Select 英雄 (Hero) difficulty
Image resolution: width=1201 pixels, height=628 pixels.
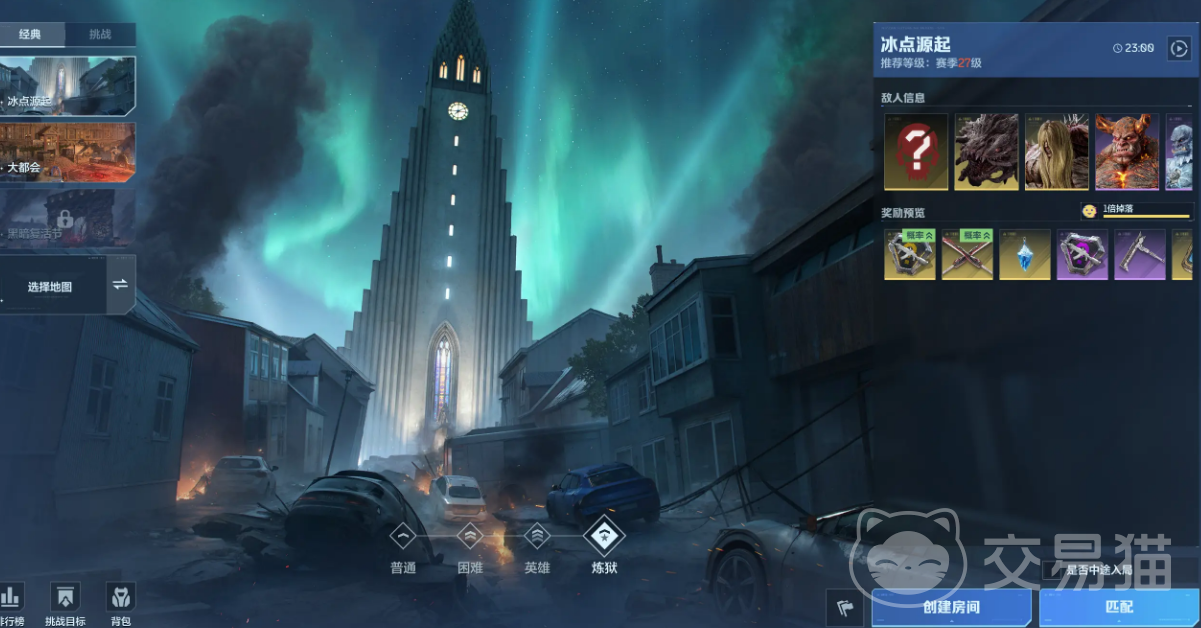537,539
